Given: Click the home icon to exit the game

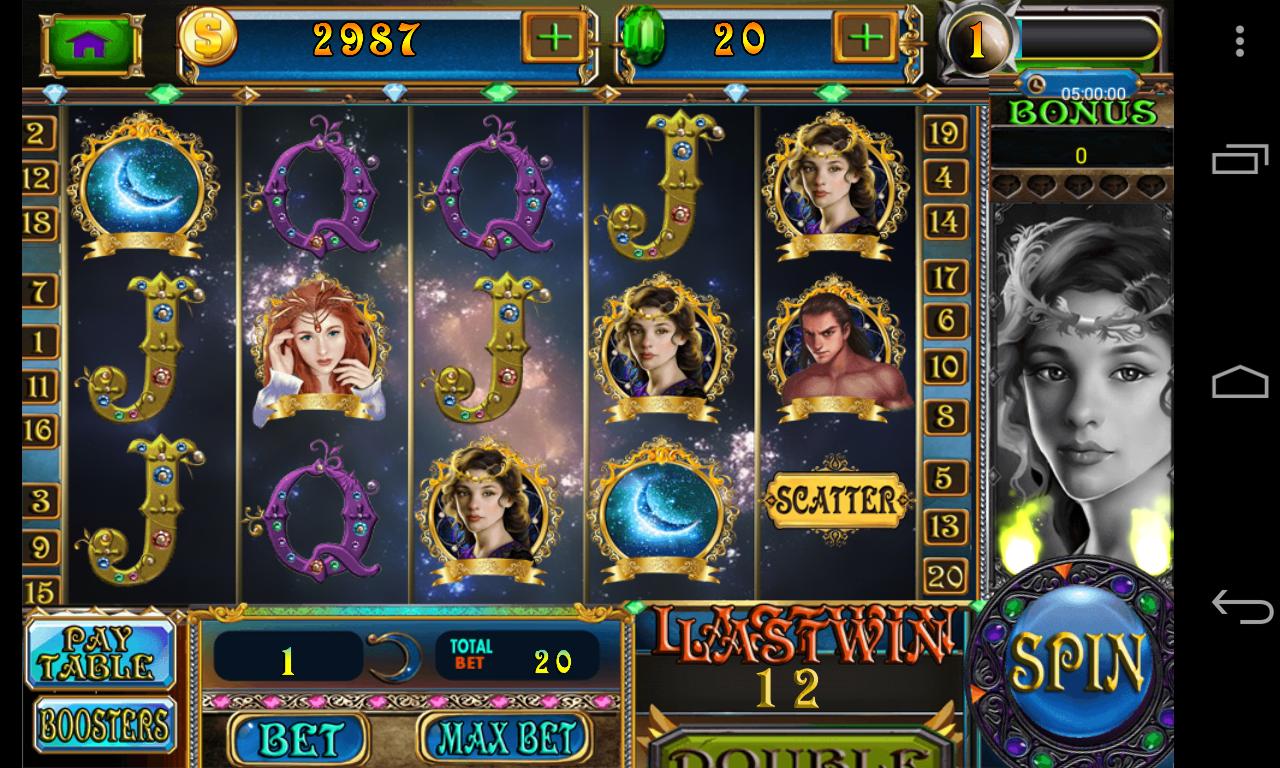Looking at the screenshot, I should coord(90,42).
